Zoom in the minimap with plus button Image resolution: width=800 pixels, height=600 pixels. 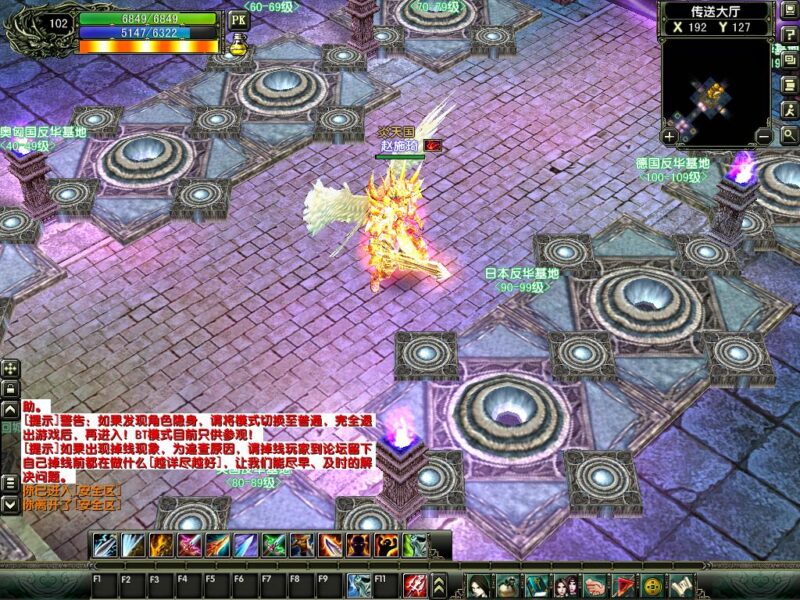click(669, 135)
